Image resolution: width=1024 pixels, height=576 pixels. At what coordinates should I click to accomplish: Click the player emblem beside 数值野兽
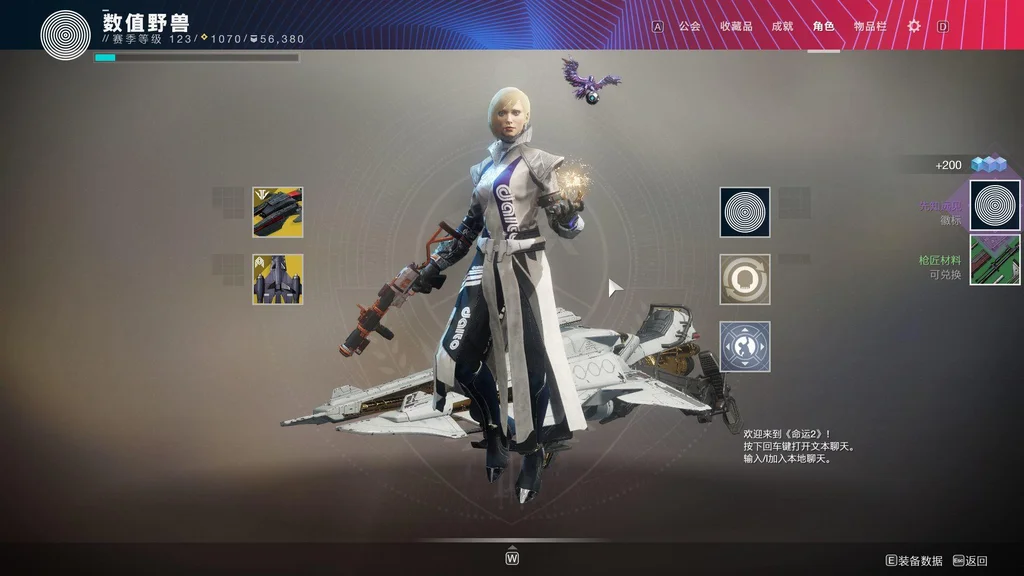point(65,34)
